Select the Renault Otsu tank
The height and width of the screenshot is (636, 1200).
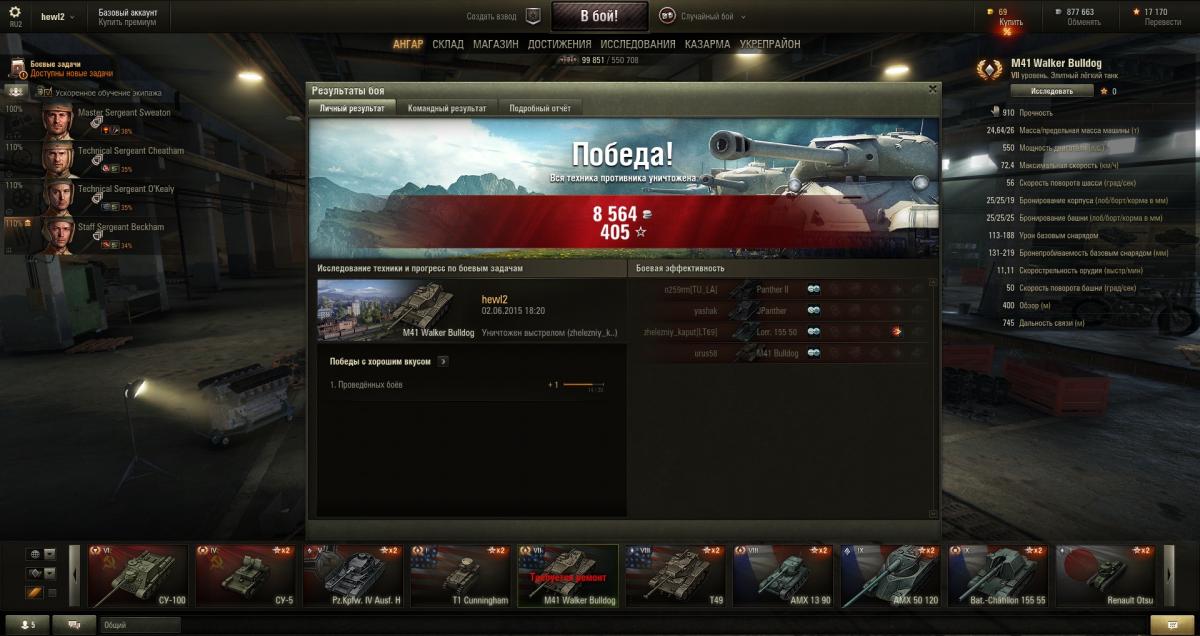[1107, 576]
